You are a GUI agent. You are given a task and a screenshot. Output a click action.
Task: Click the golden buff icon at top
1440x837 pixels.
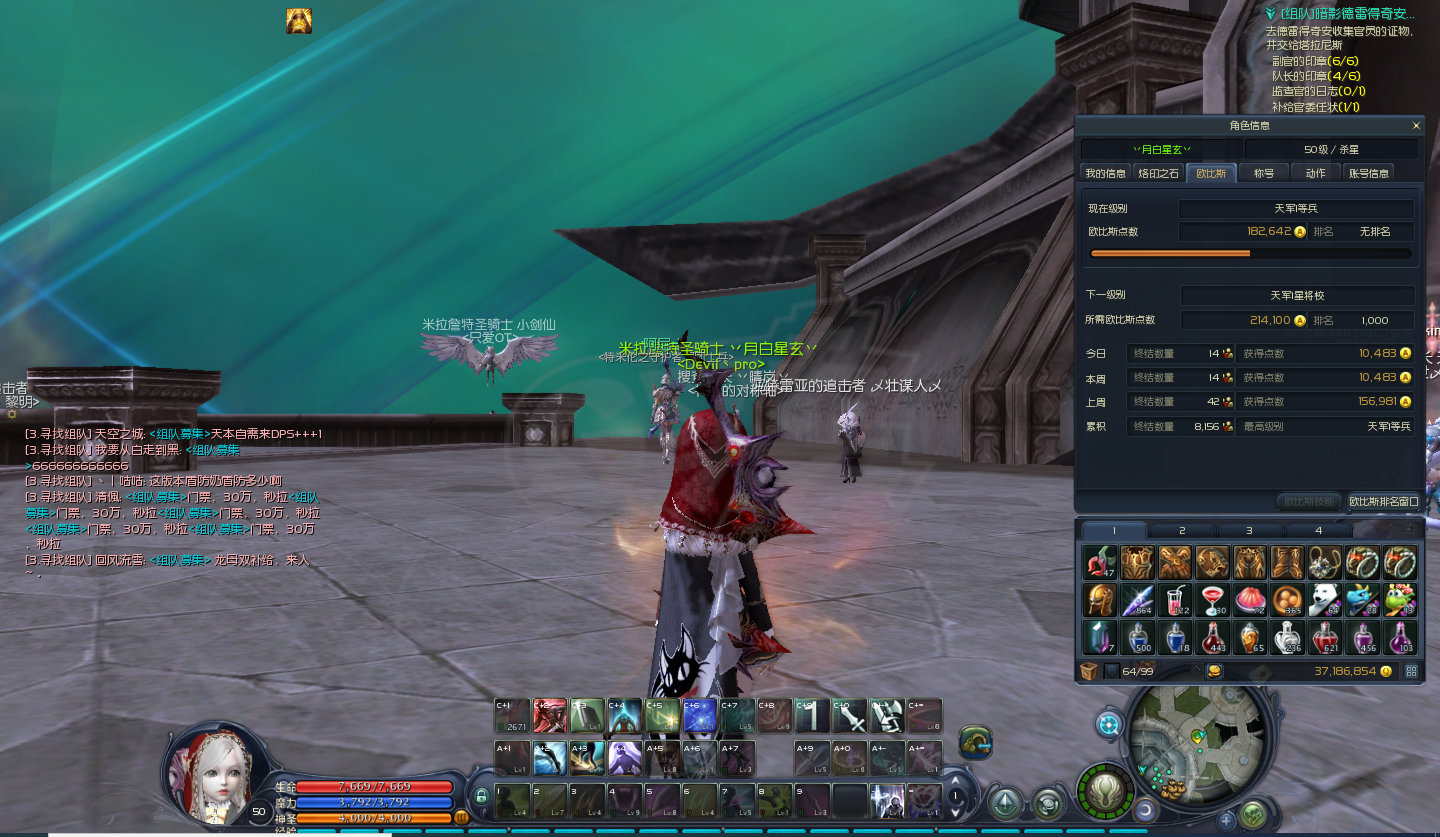tap(299, 21)
